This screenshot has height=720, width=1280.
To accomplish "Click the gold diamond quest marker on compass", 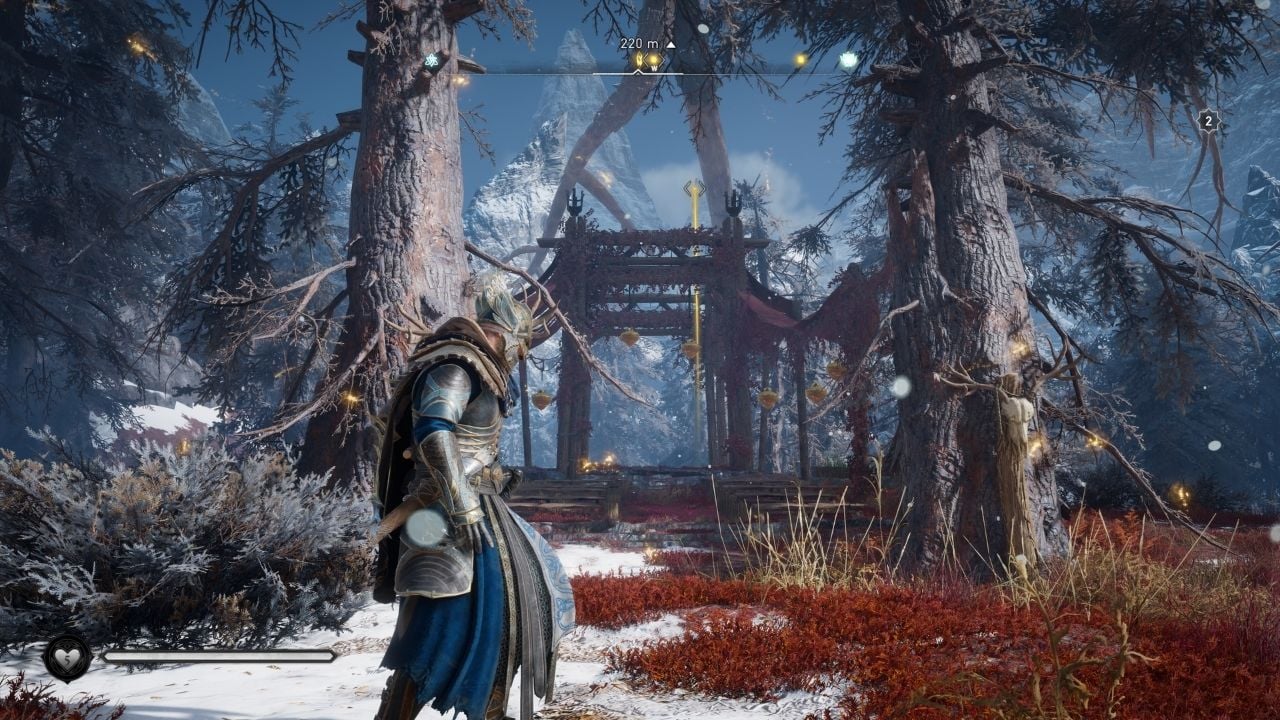I will tap(653, 61).
